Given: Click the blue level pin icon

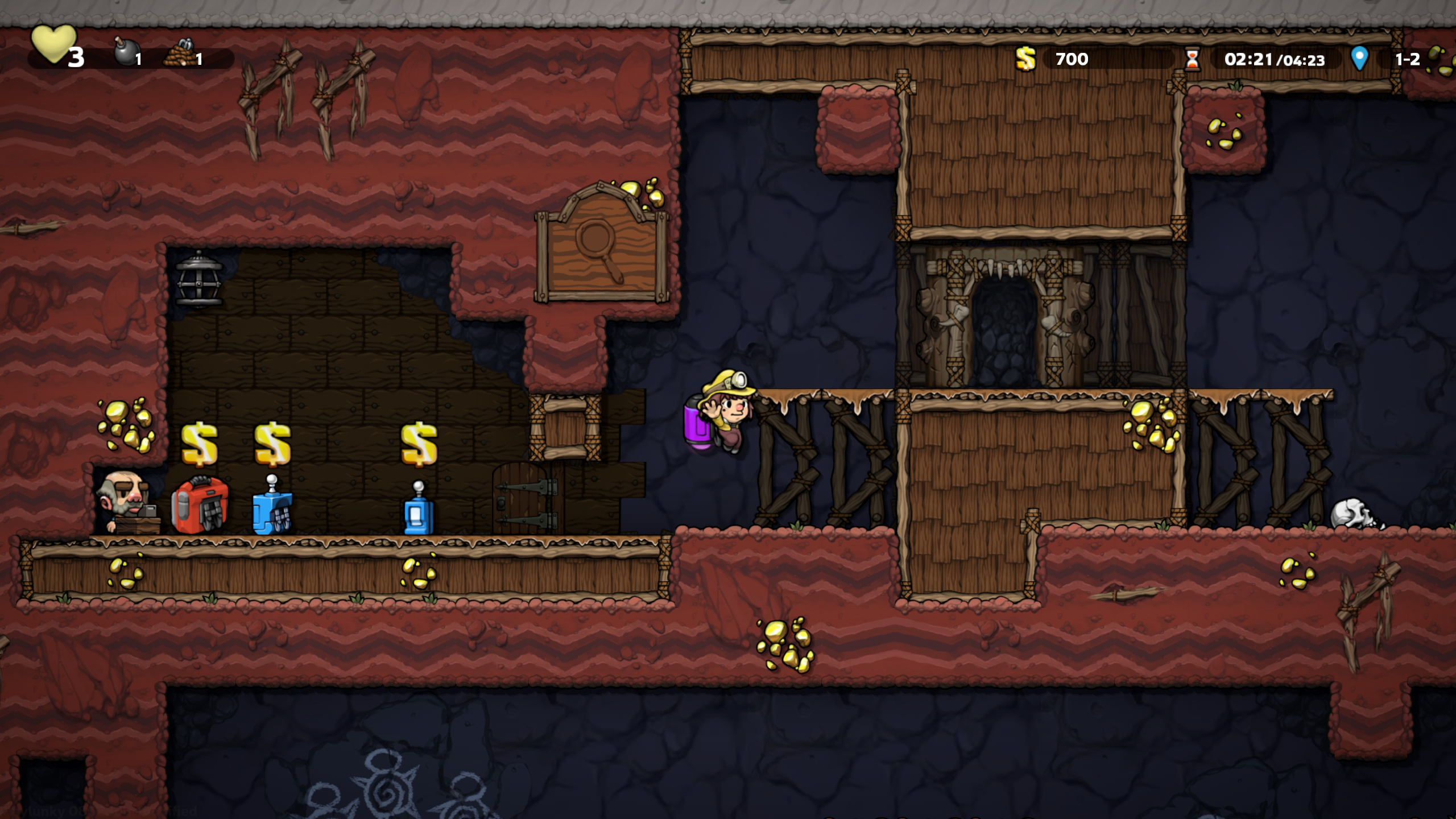Looking at the screenshot, I should coord(1359,58).
